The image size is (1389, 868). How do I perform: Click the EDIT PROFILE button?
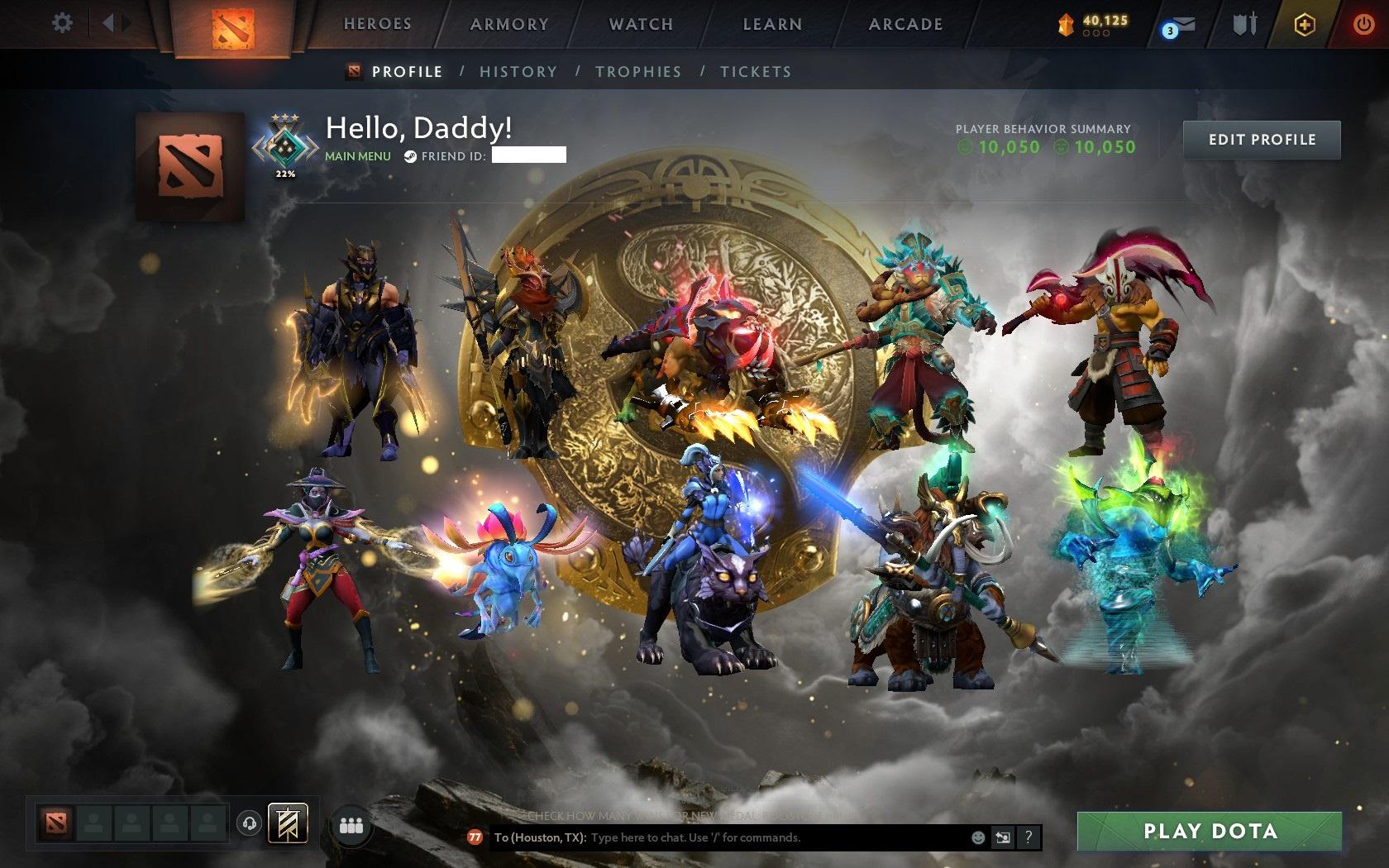[1261, 139]
